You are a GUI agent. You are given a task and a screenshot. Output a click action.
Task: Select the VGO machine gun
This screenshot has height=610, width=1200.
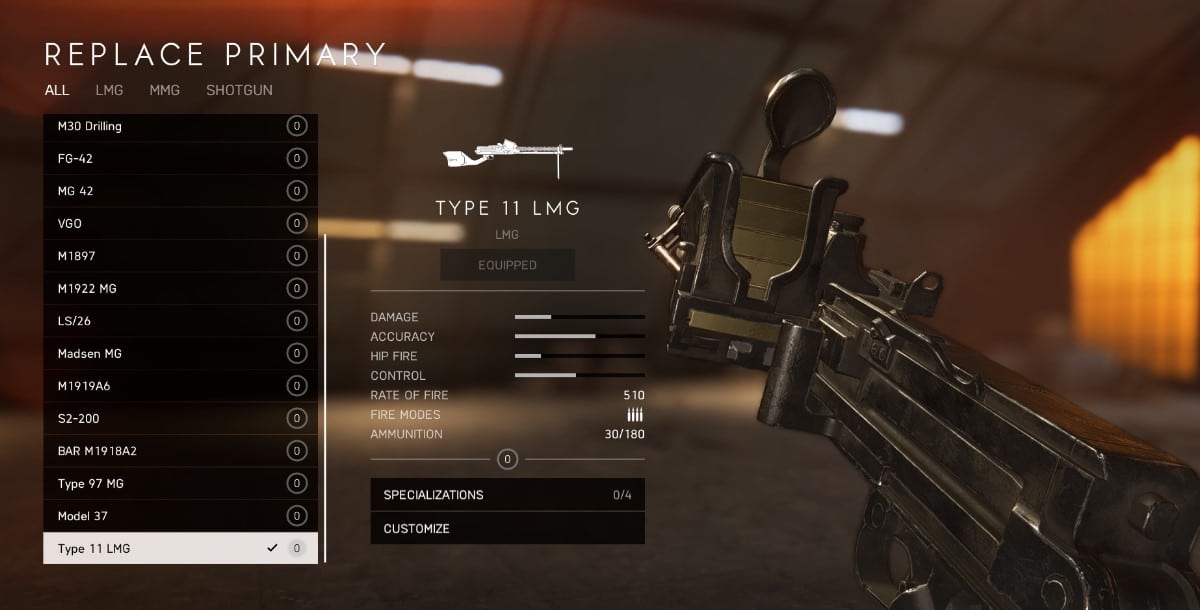pos(180,223)
